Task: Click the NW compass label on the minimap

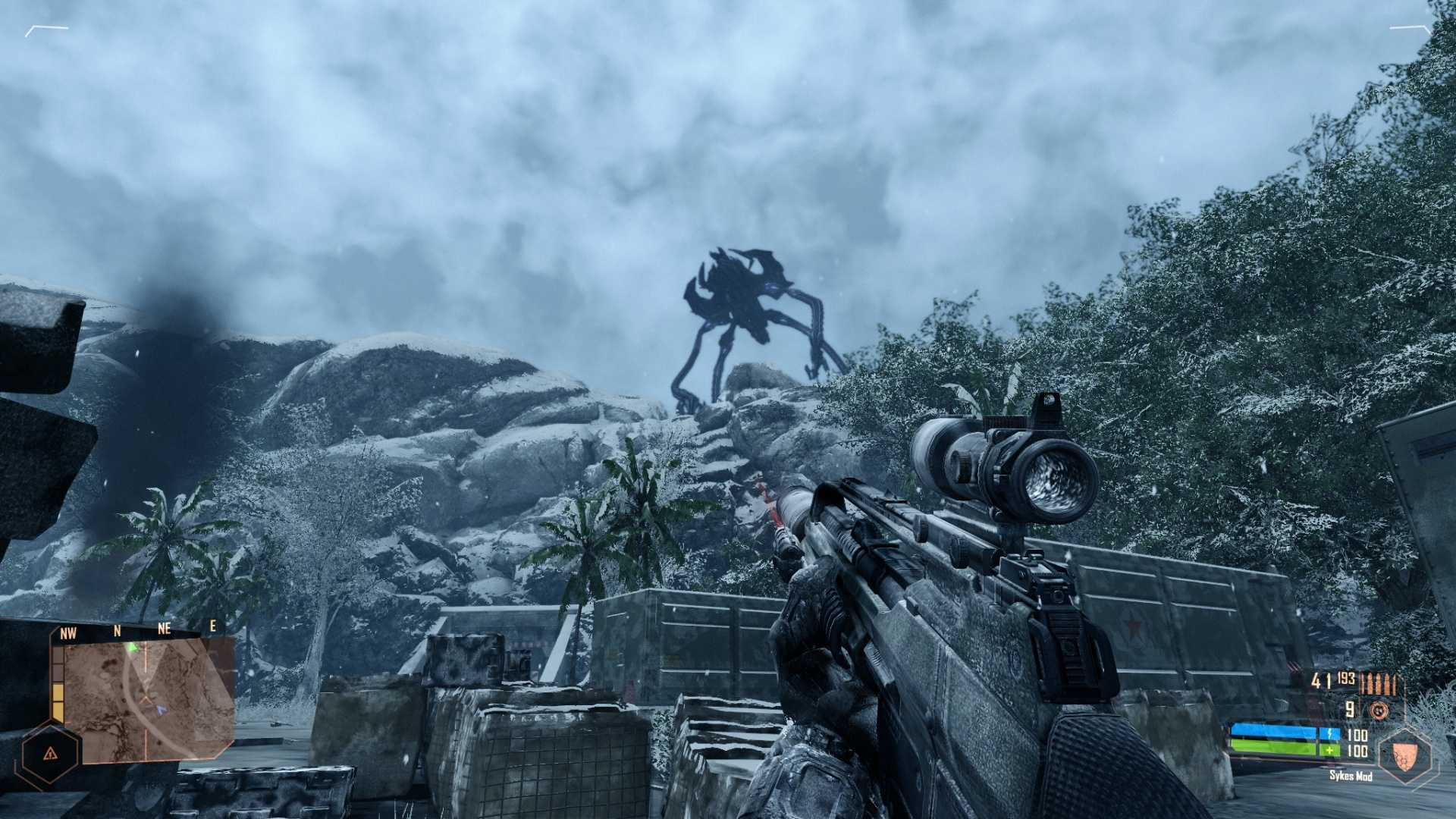Action: (x=68, y=633)
